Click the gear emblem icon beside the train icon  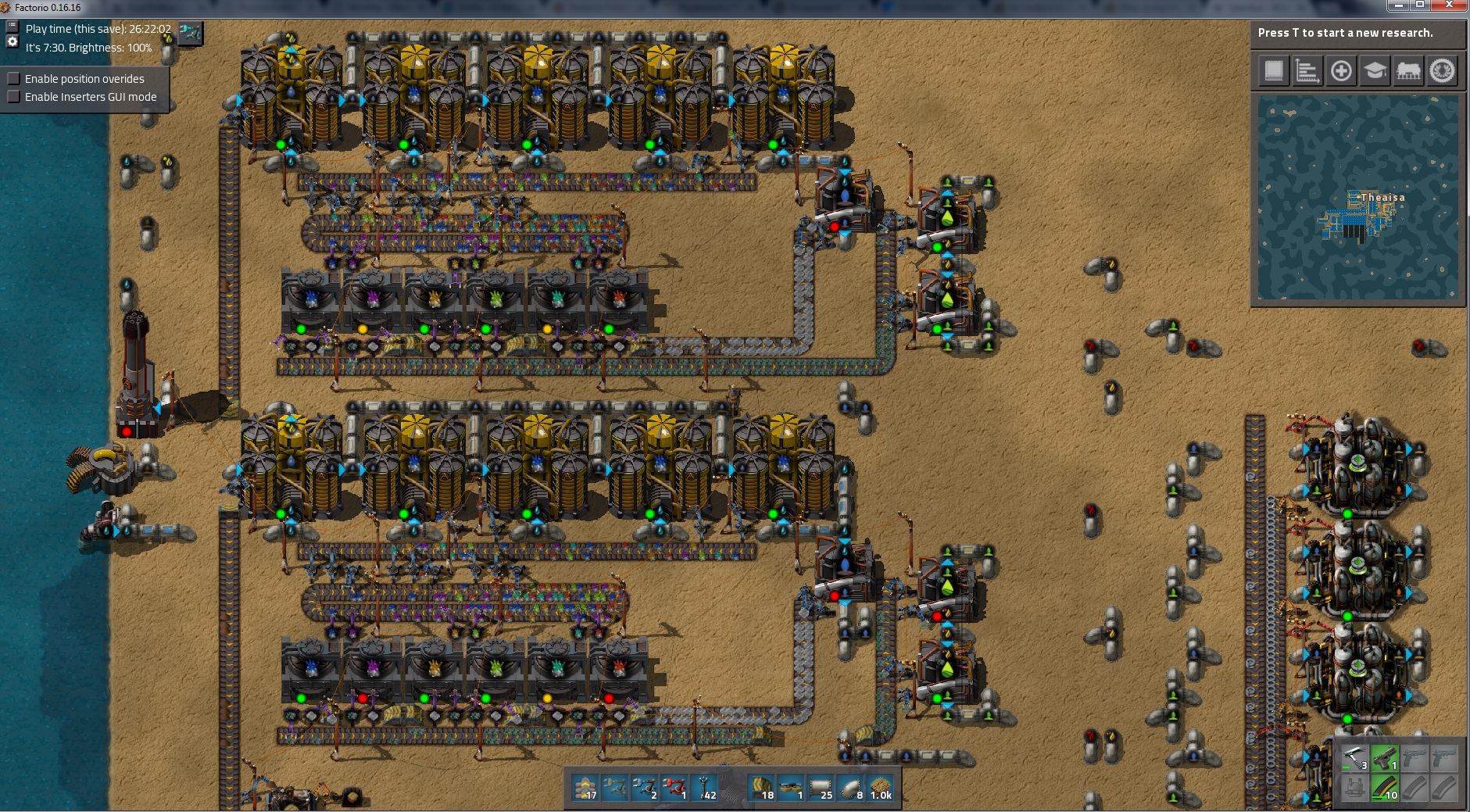1442,71
